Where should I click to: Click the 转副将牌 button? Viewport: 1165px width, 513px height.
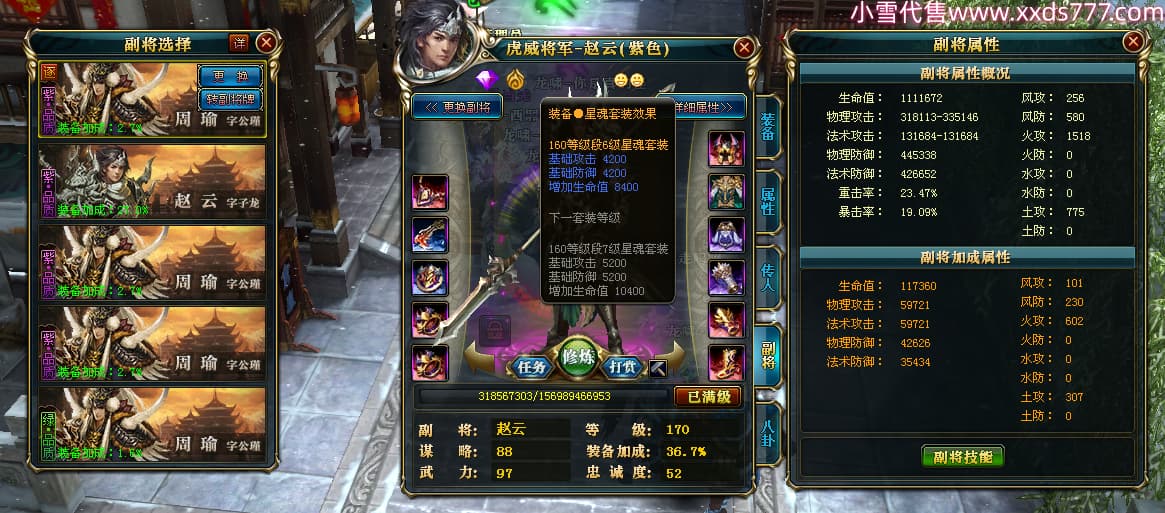point(230,98)
